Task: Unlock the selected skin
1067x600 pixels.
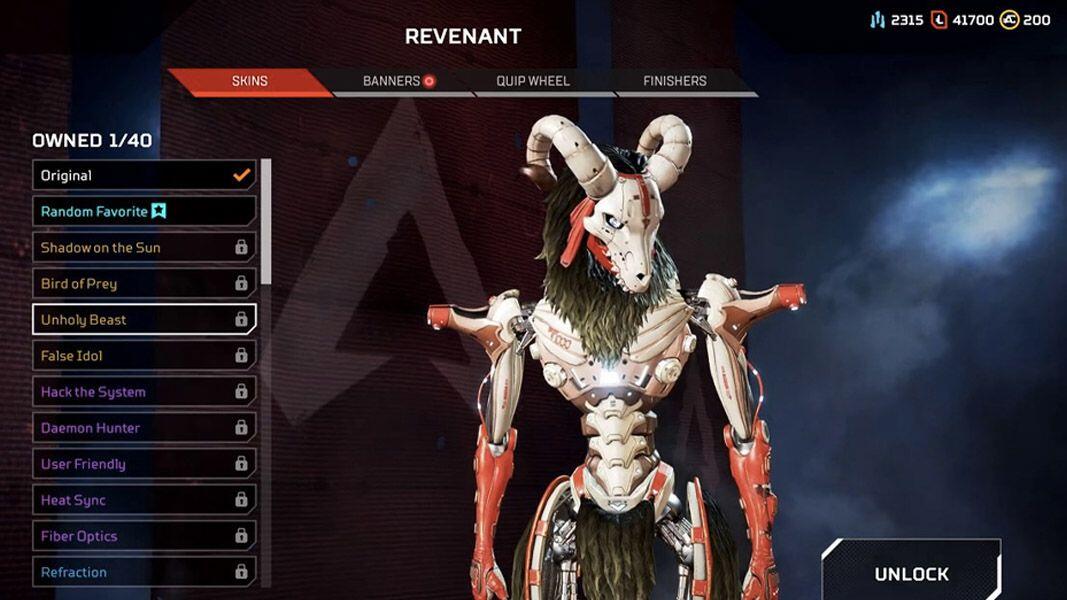Action: click(911, 573)
